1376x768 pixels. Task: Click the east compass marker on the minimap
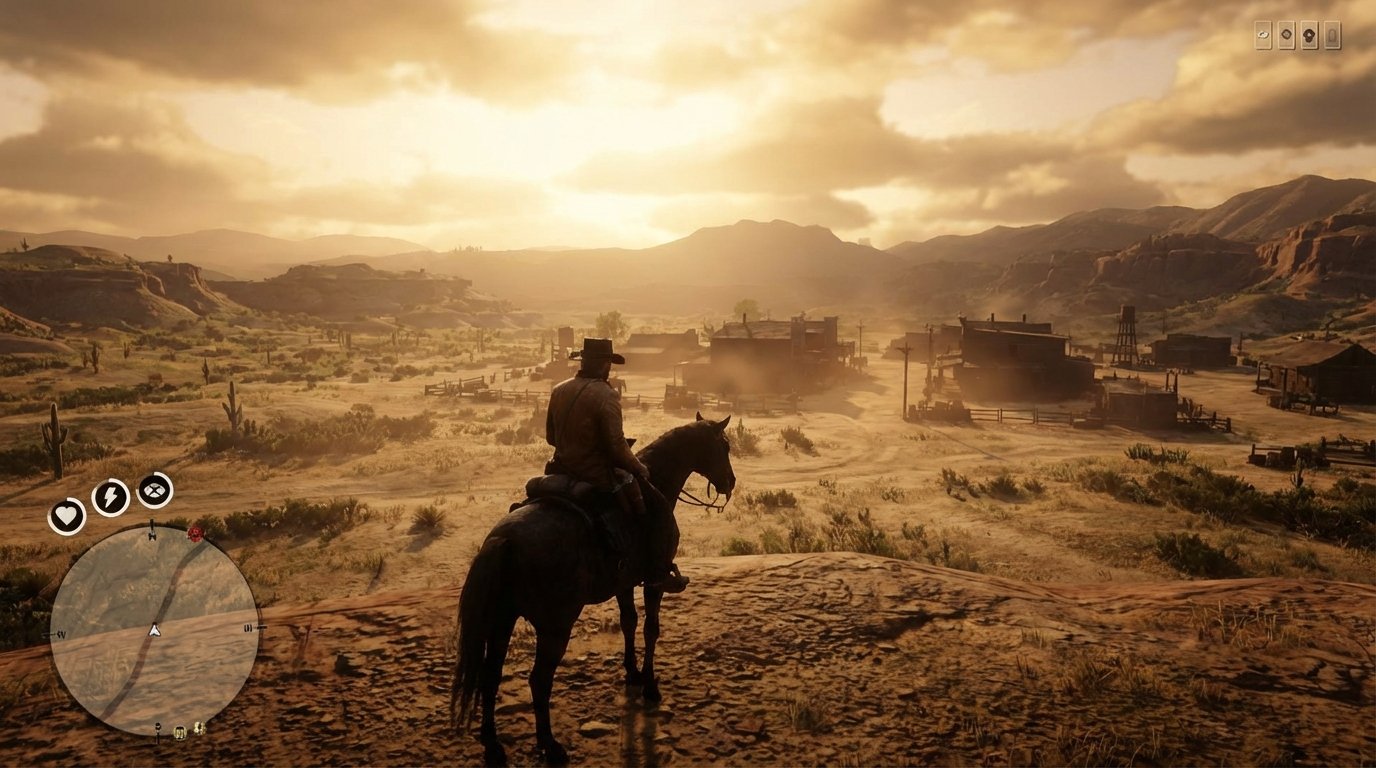tap(248, 628)
